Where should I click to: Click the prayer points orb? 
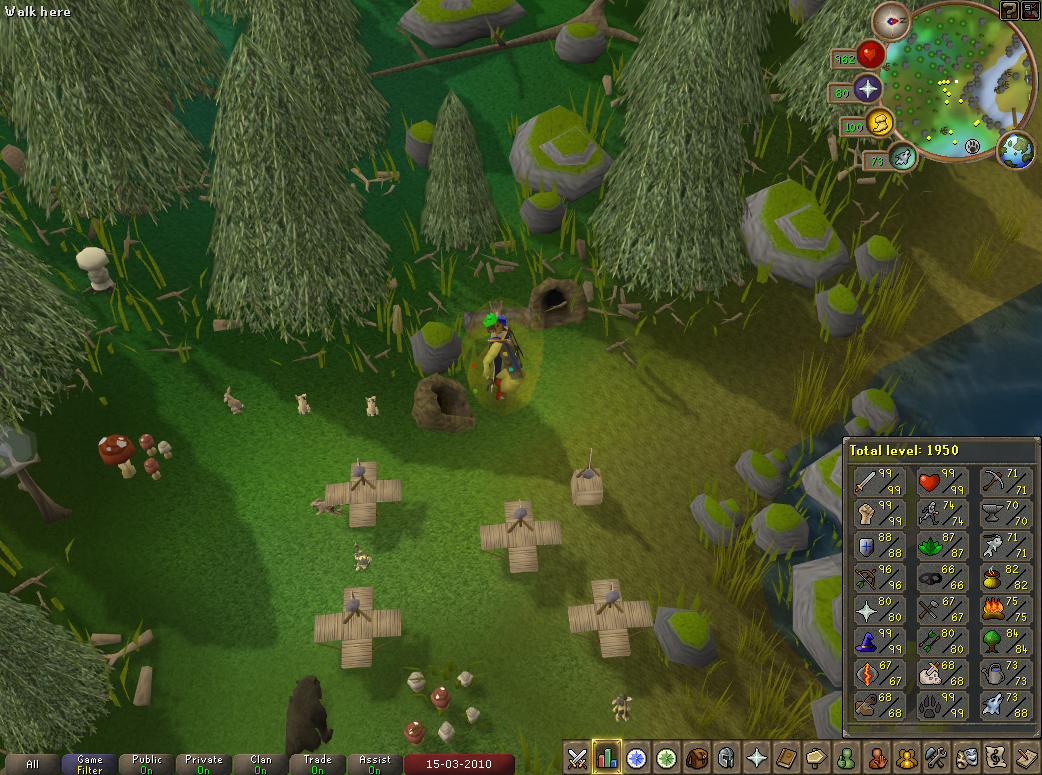pyautogui.click(x=866, y=90)
